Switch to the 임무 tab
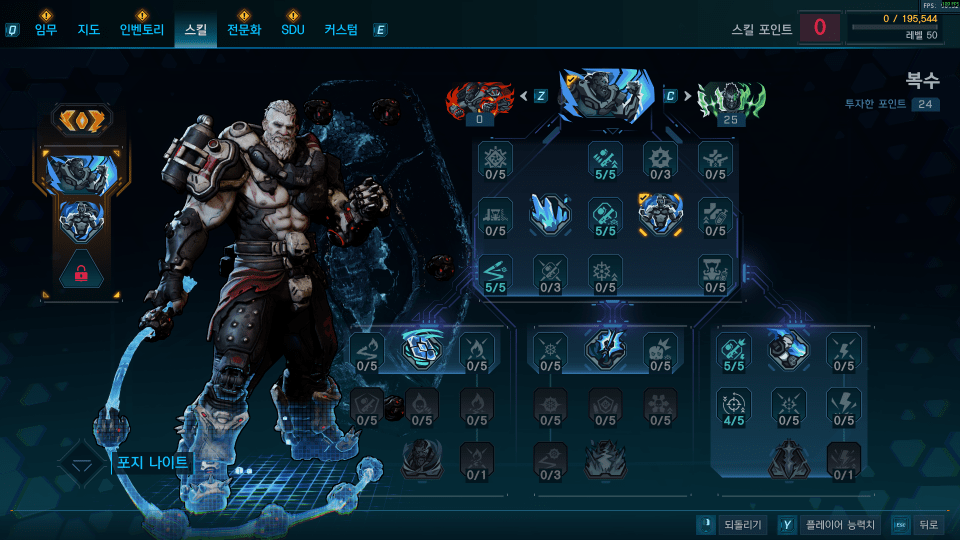The height and width of the screenshot is (540, 960). coord(46,30)
